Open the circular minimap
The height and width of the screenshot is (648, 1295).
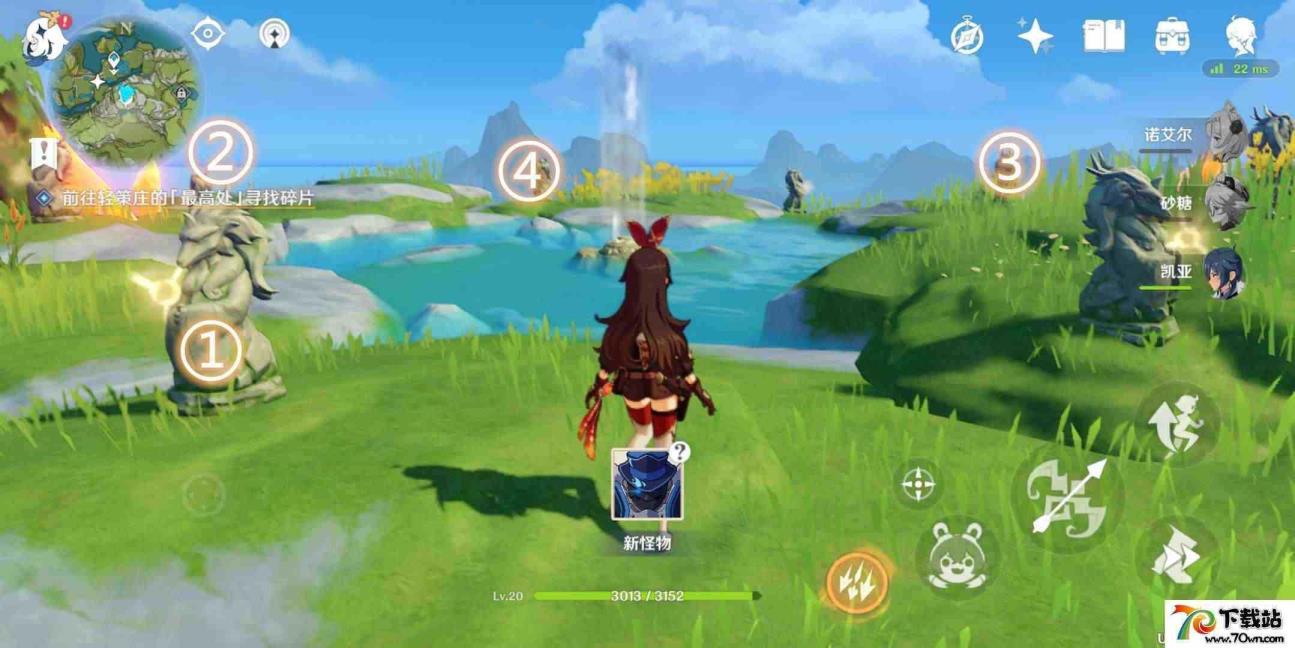tap(125, 91)
